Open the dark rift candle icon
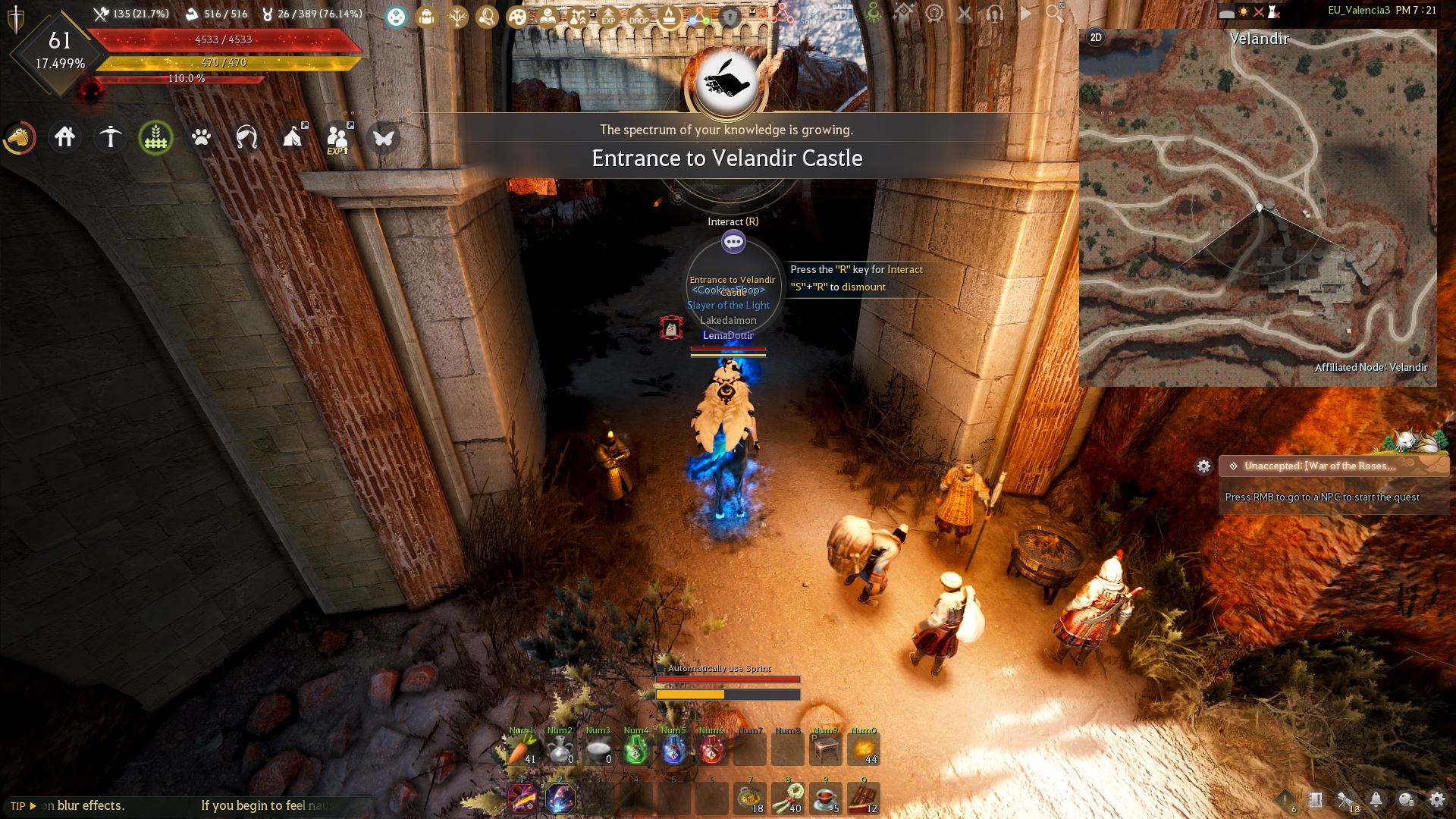The width and height of the screenshot is (1456, 819). (x=668, y=14)
